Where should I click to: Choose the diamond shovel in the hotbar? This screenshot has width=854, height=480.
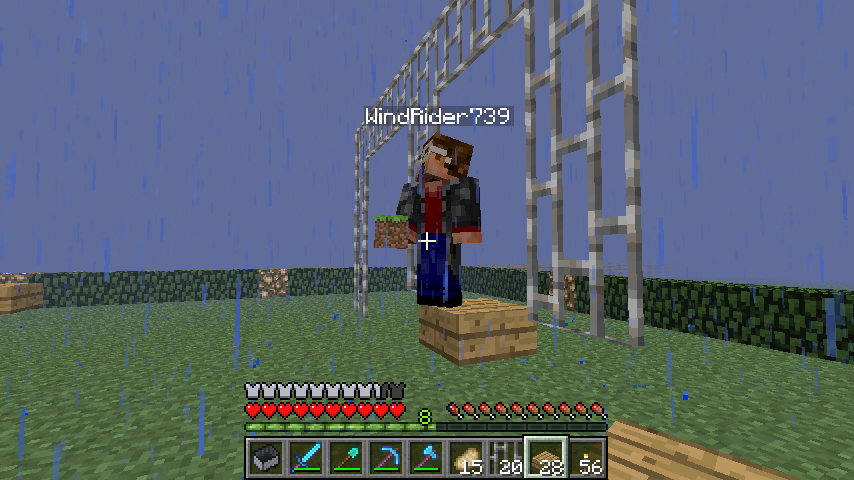(x=345, y=458)
